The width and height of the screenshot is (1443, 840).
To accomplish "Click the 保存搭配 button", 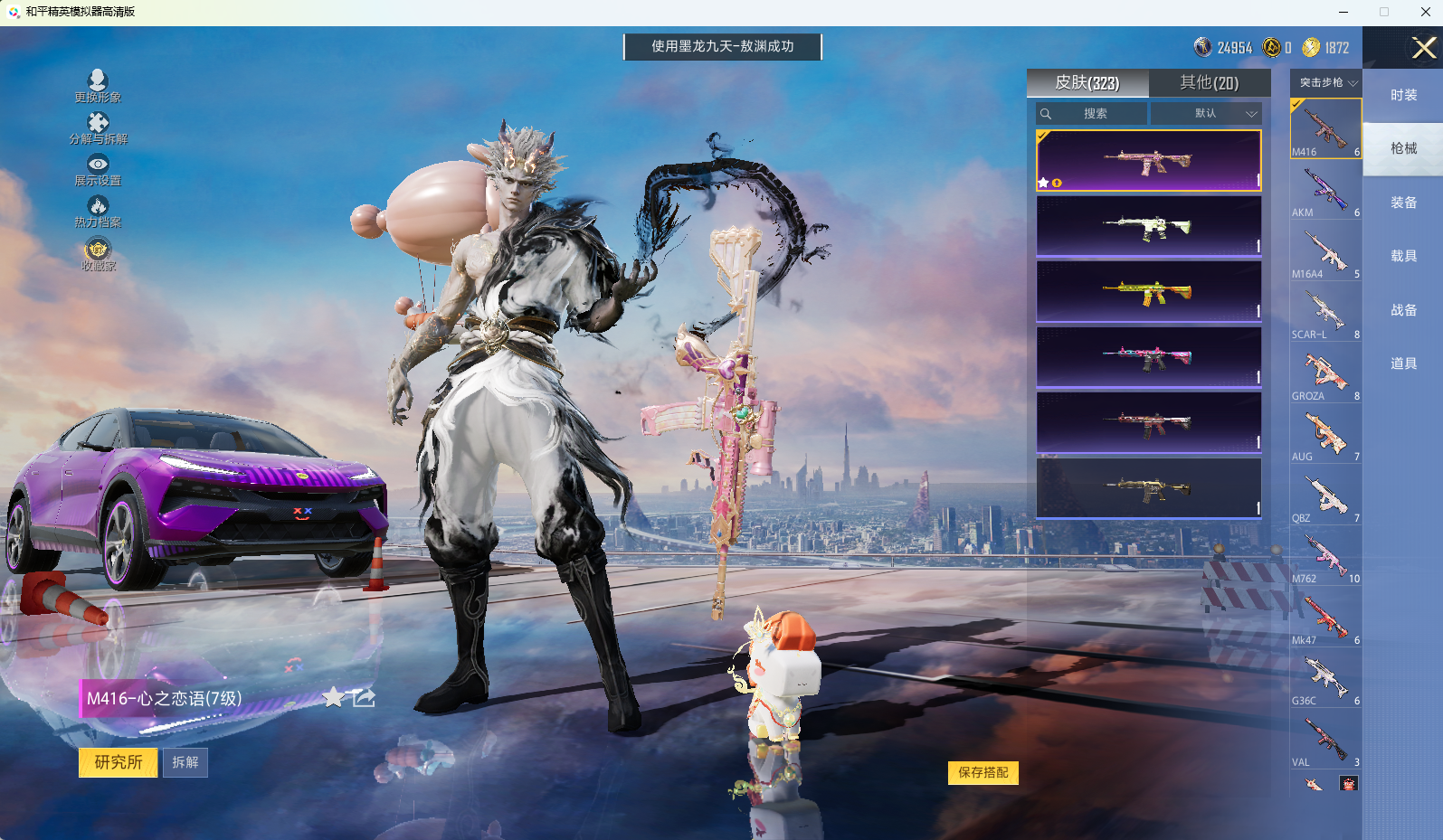I will tap(983, 772).
